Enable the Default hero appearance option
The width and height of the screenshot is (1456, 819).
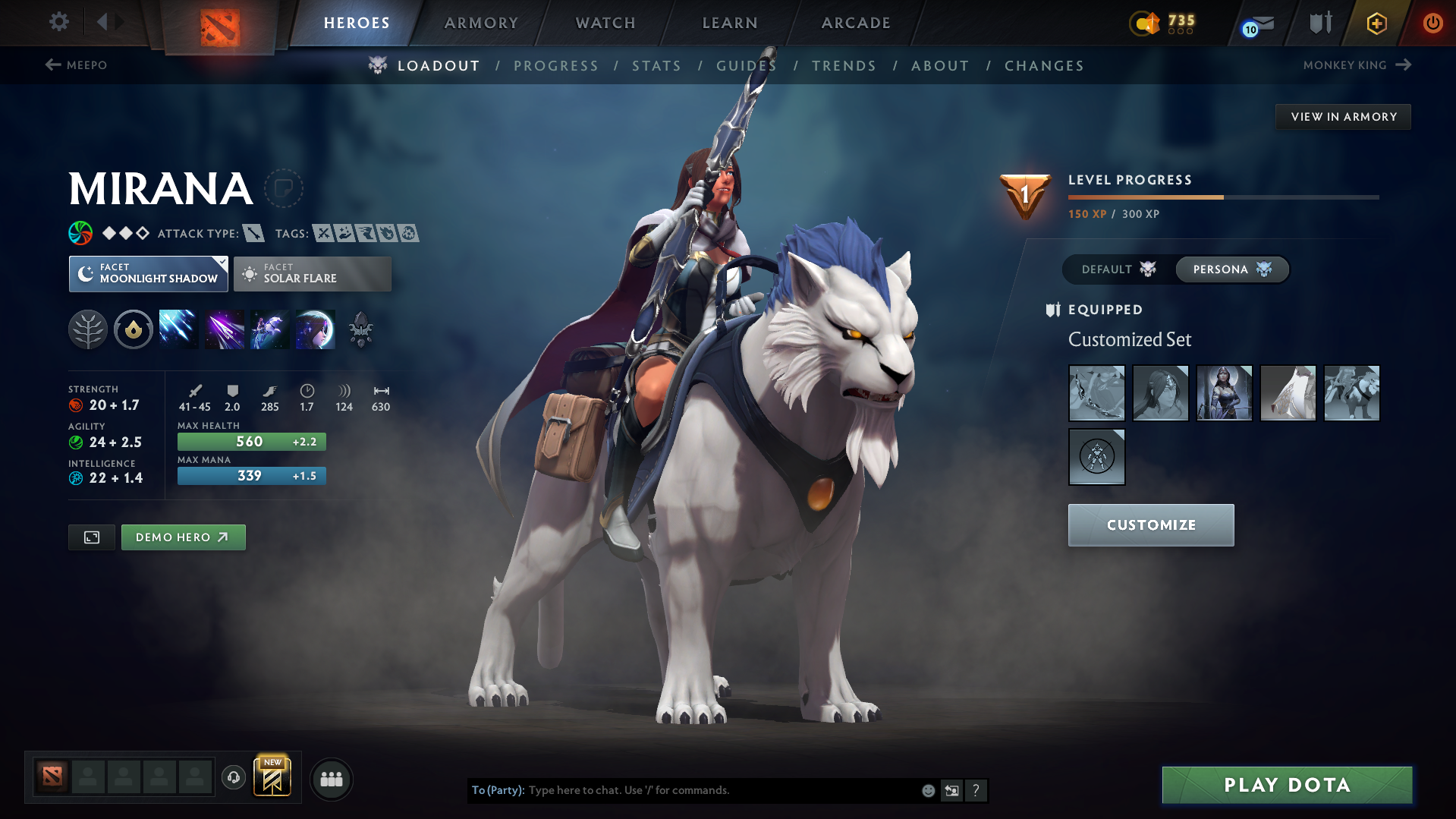point(1115,269)
